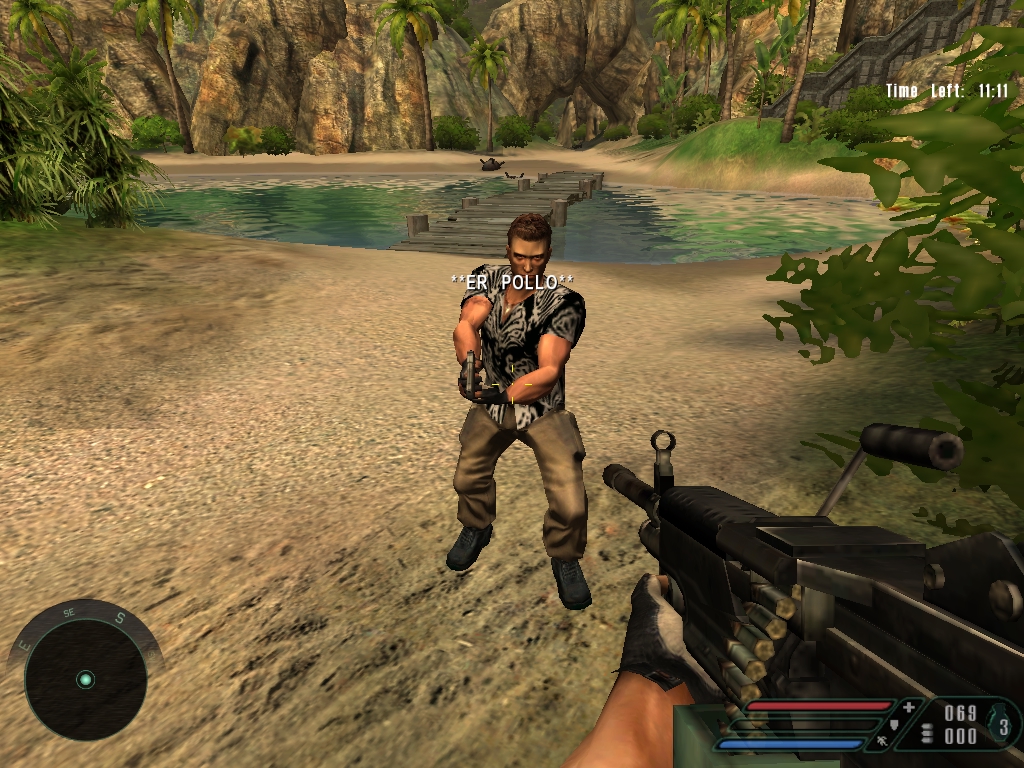Click the bullet magazine fire-mode icon
The width and height of the screenshot is (1024, 768).
click(926, 733)
